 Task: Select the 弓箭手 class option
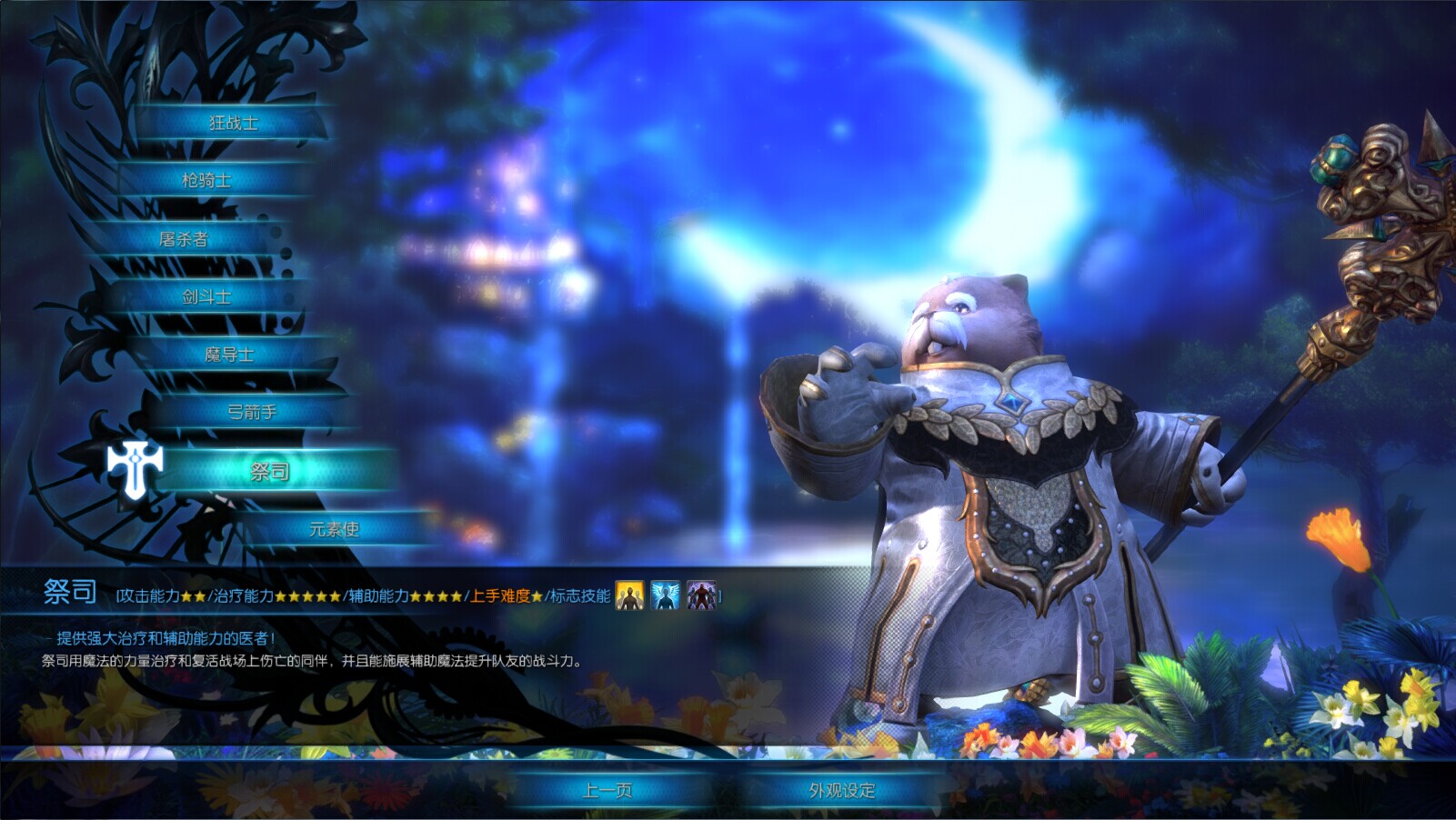click(x=252, y=412)
